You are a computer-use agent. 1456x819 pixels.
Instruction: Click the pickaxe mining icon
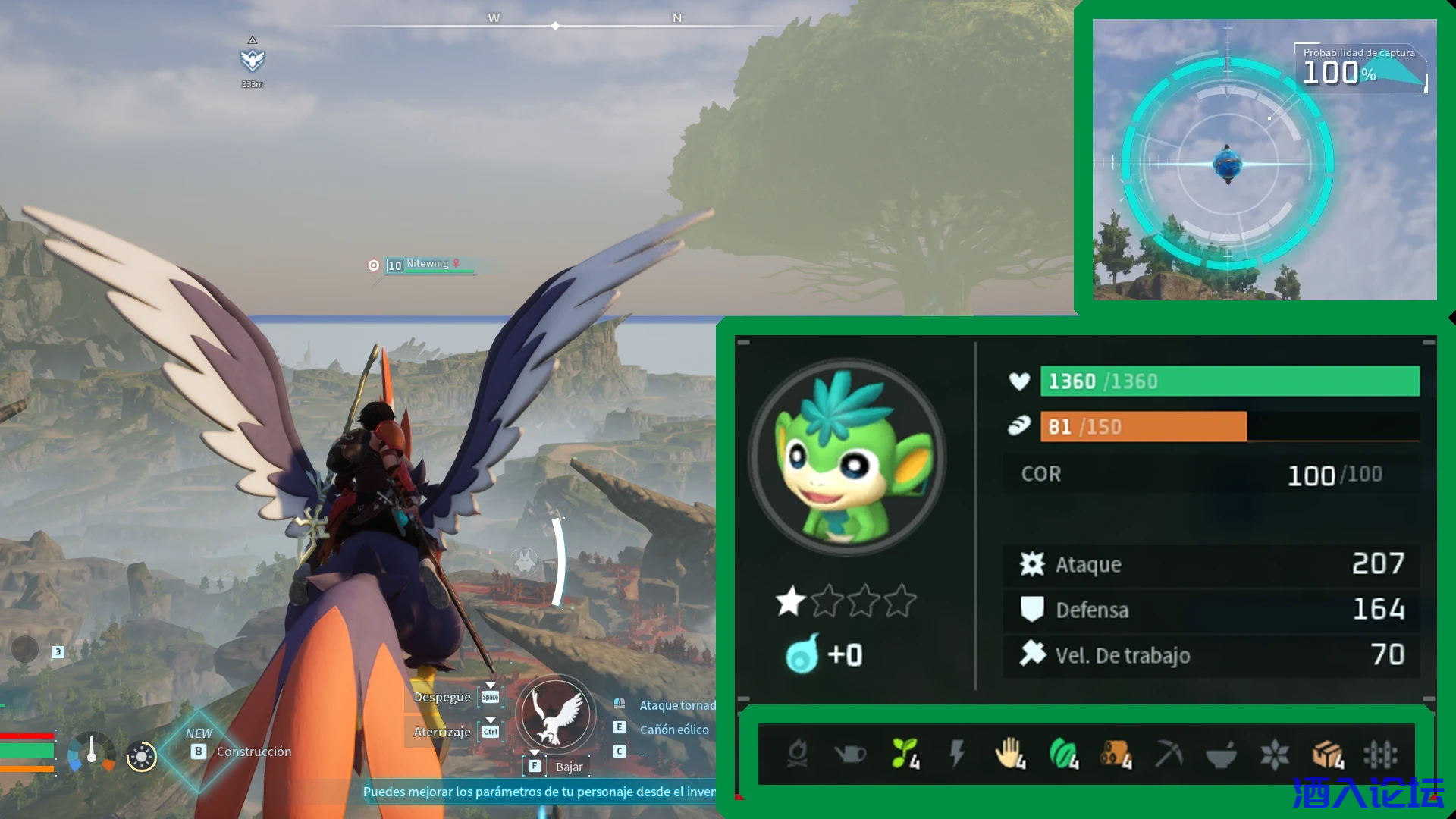(x=1169, y=754)
